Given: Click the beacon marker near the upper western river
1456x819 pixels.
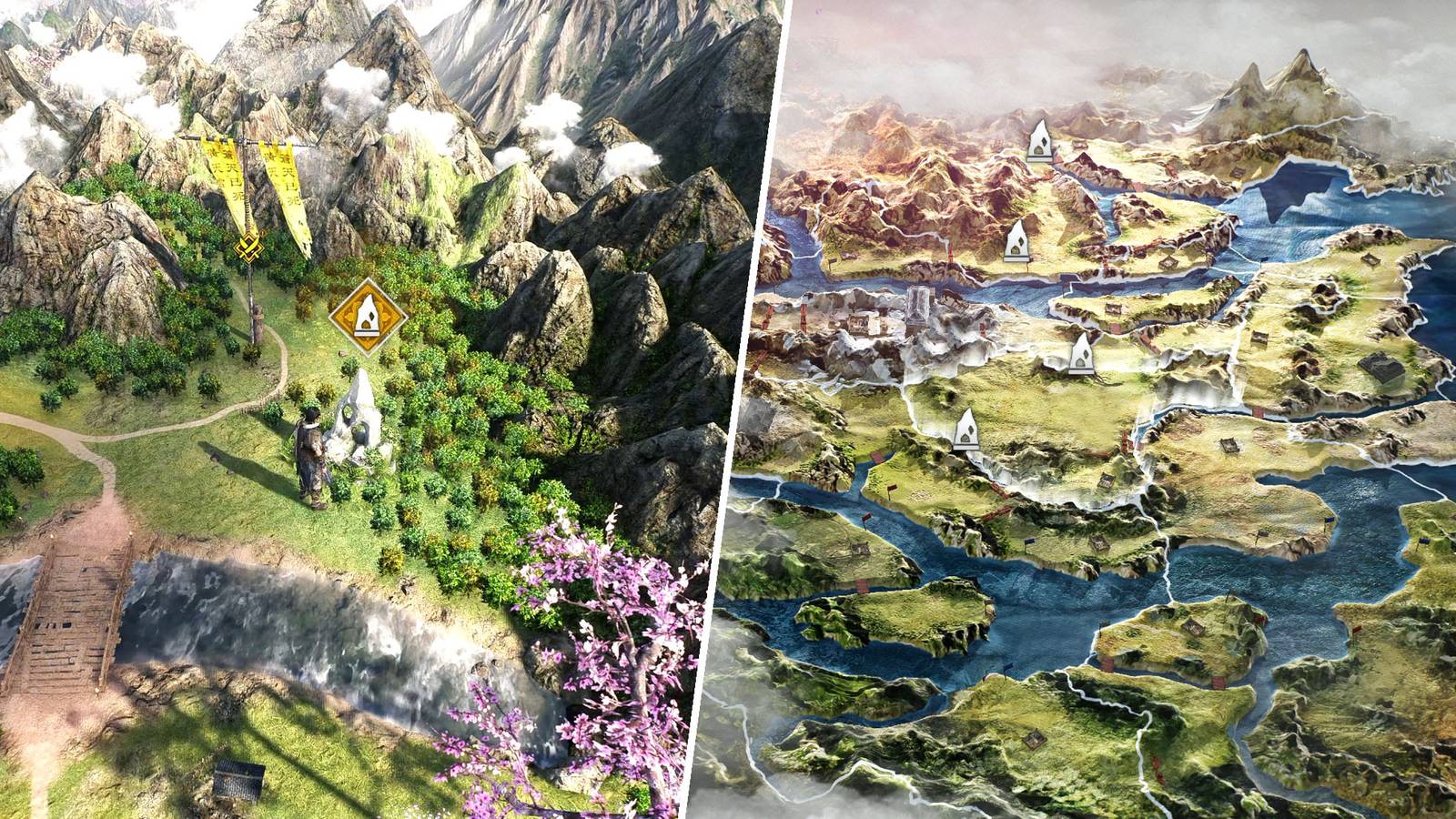Looking at the screenshot, I should click(1016, 241).
